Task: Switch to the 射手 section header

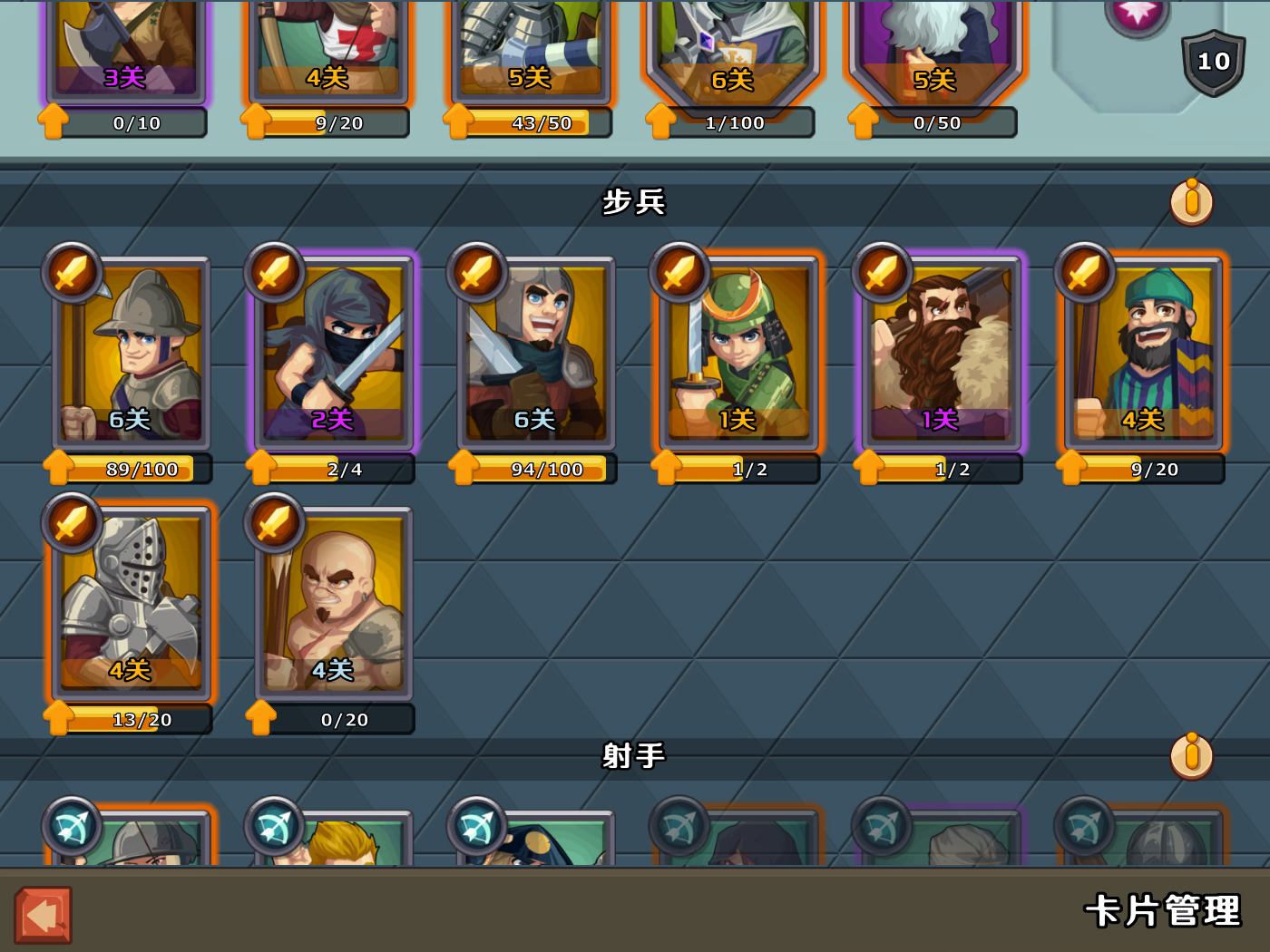Action: click(633, 754)
